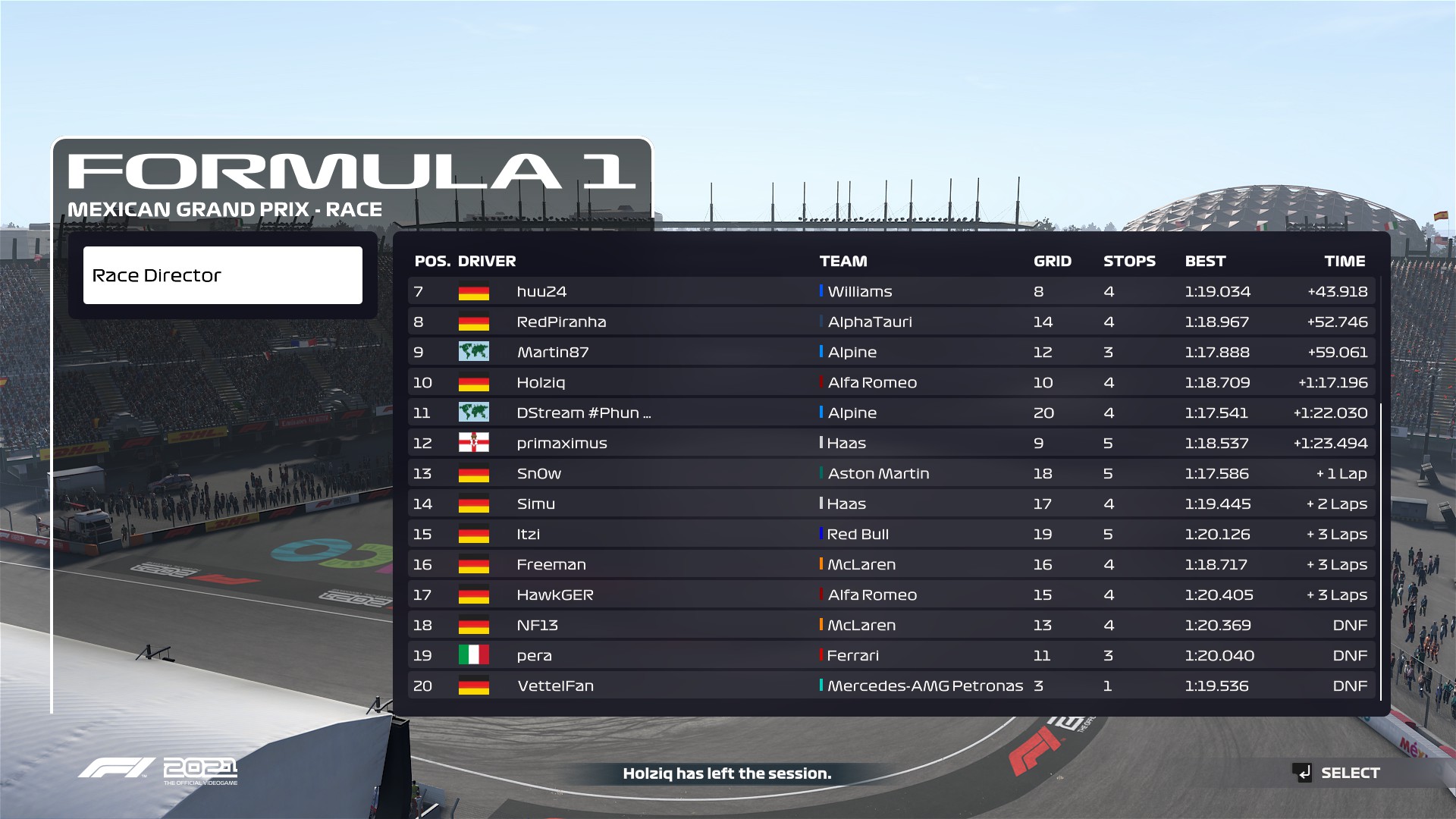Click the results list scrollbar
1456x819 pixels.
pyautogui.click(x=1381, y=551)
